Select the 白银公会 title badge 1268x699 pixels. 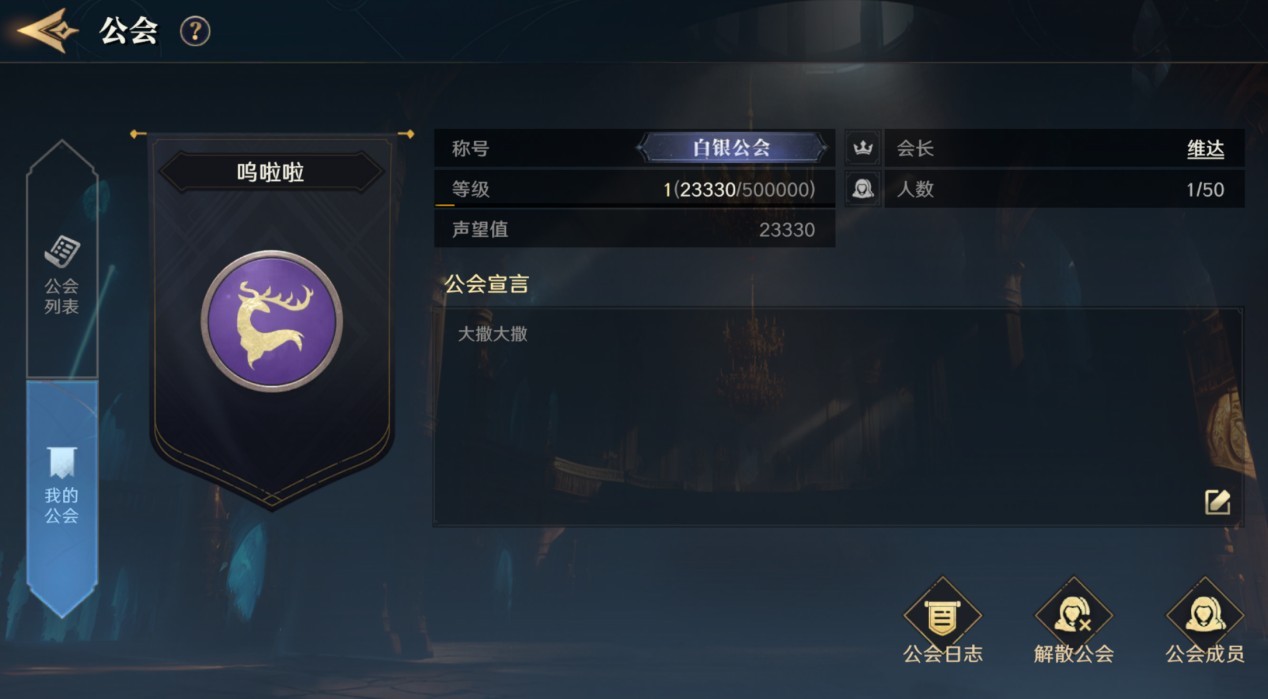[732, 149]
